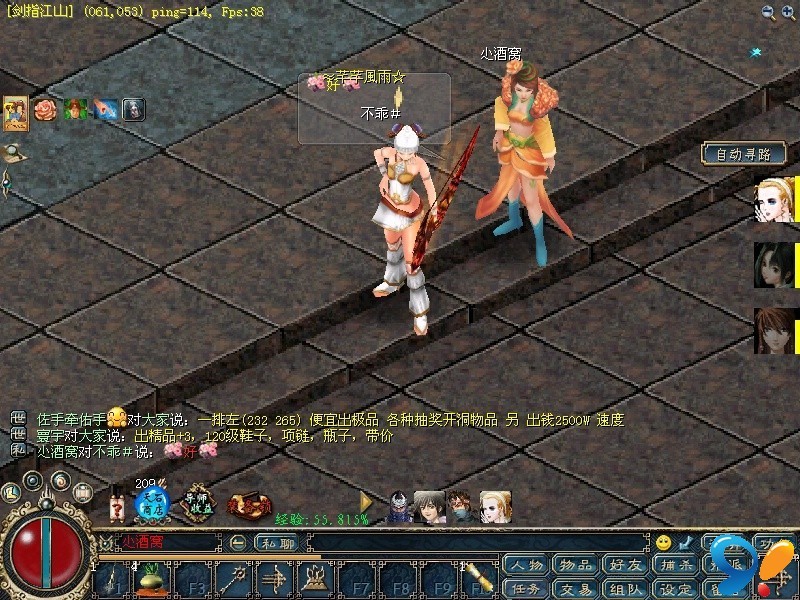The image size is (800, 600).
Task: Open the 组队 team panel
Action: [x=626, y=588]
